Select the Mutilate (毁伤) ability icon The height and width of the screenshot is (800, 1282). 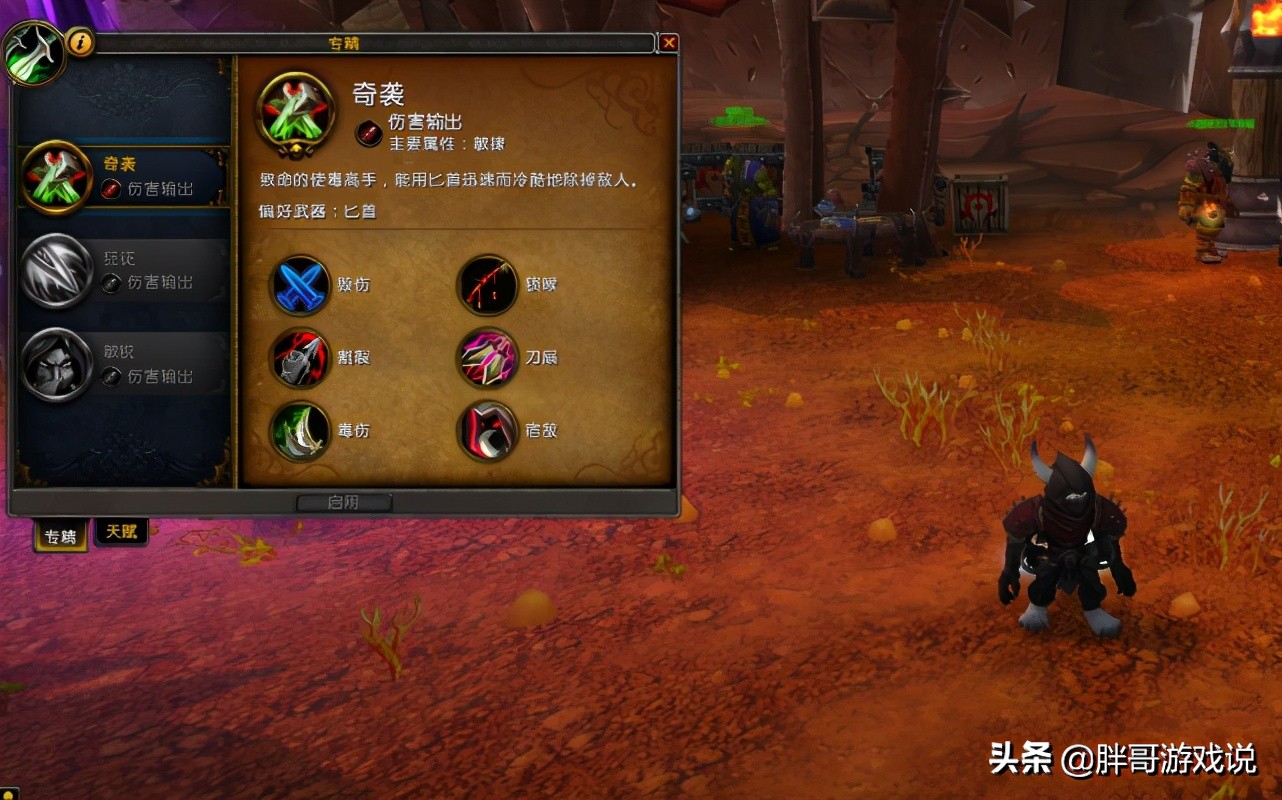pos(299,285)
